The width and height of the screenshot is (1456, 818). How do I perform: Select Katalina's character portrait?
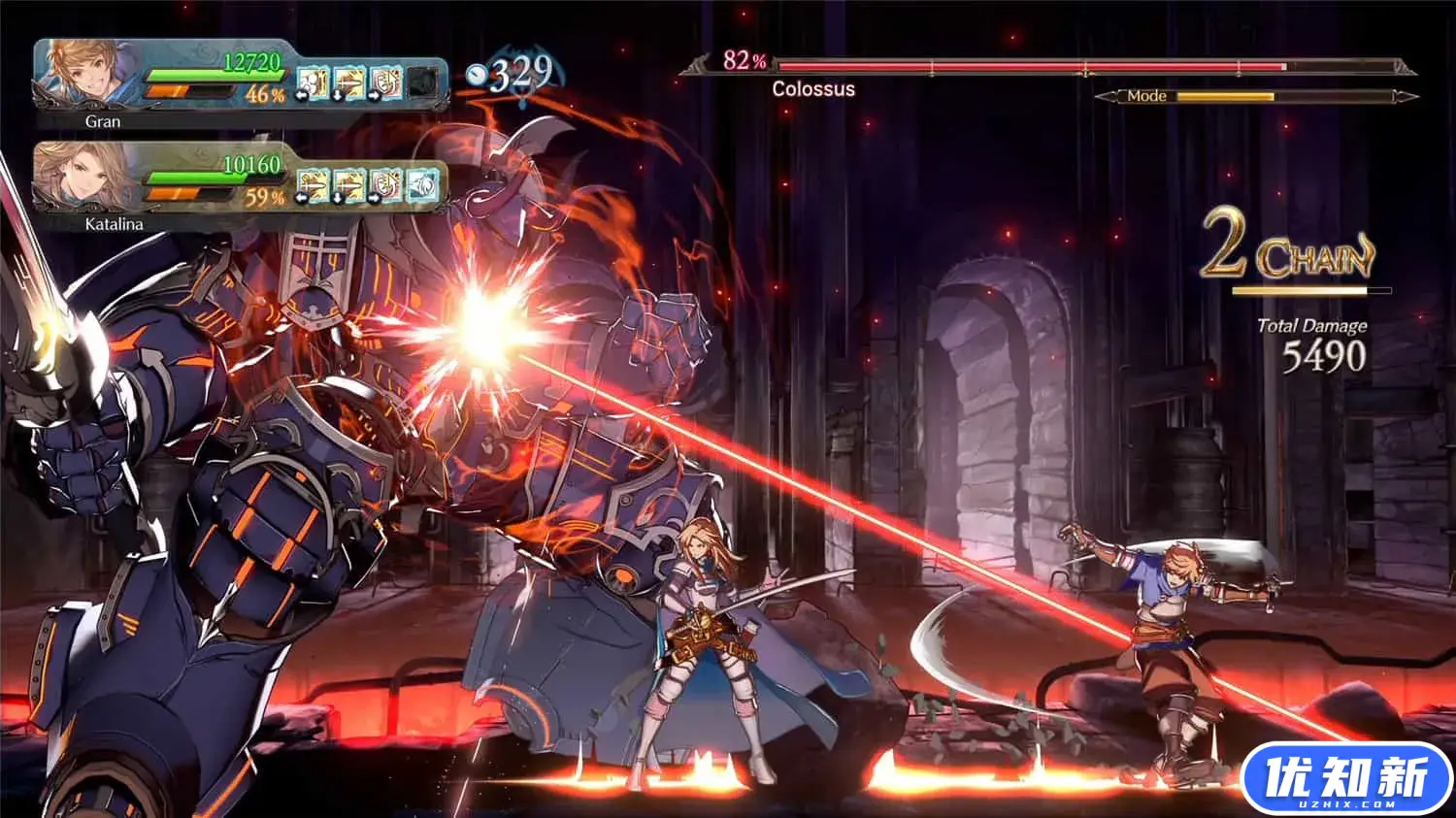pyautogui.click(x=83, y=178)
